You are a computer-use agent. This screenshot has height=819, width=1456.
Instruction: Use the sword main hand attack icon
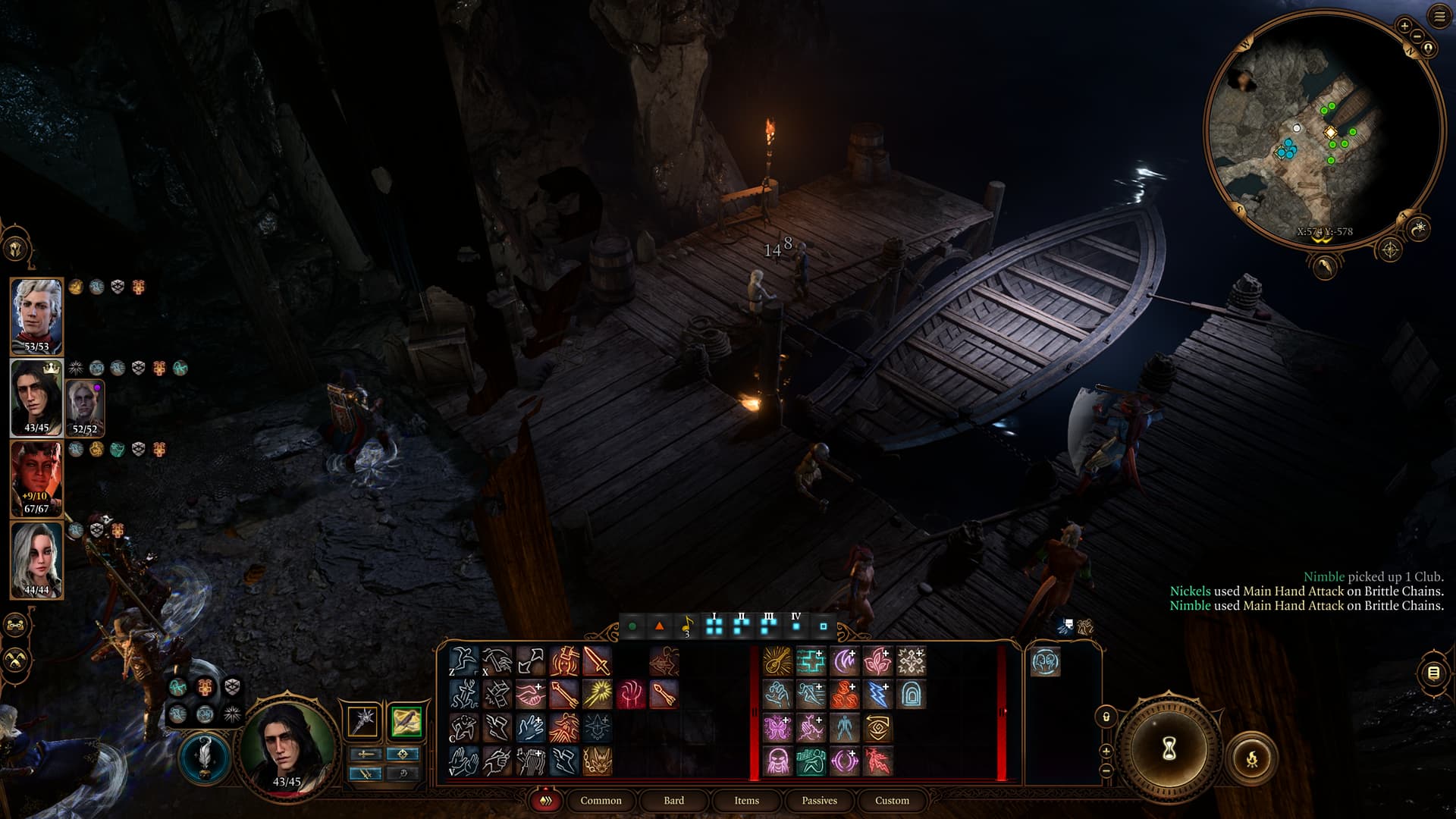[597, 661]
